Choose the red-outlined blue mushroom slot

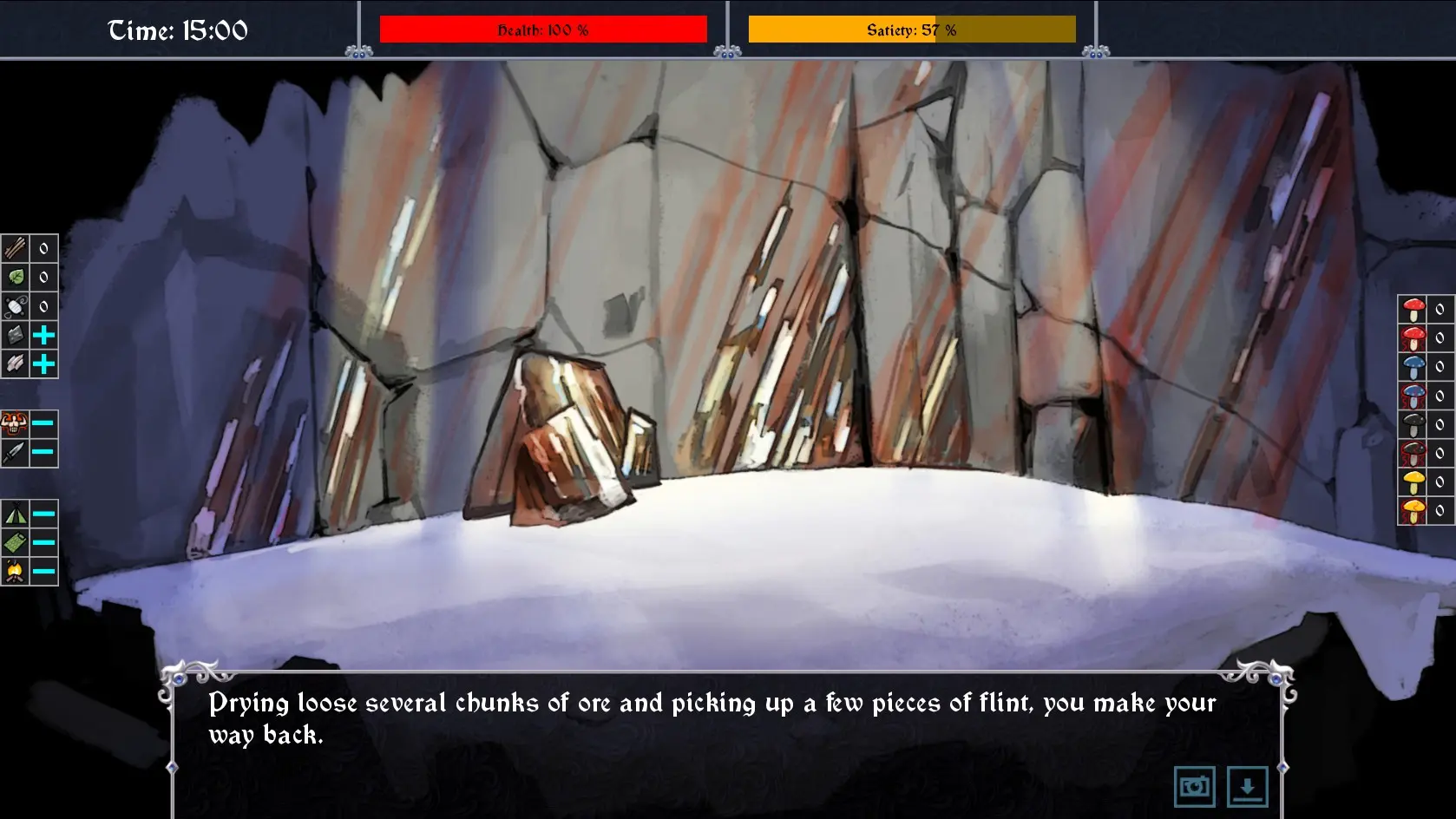[1413, 396]
